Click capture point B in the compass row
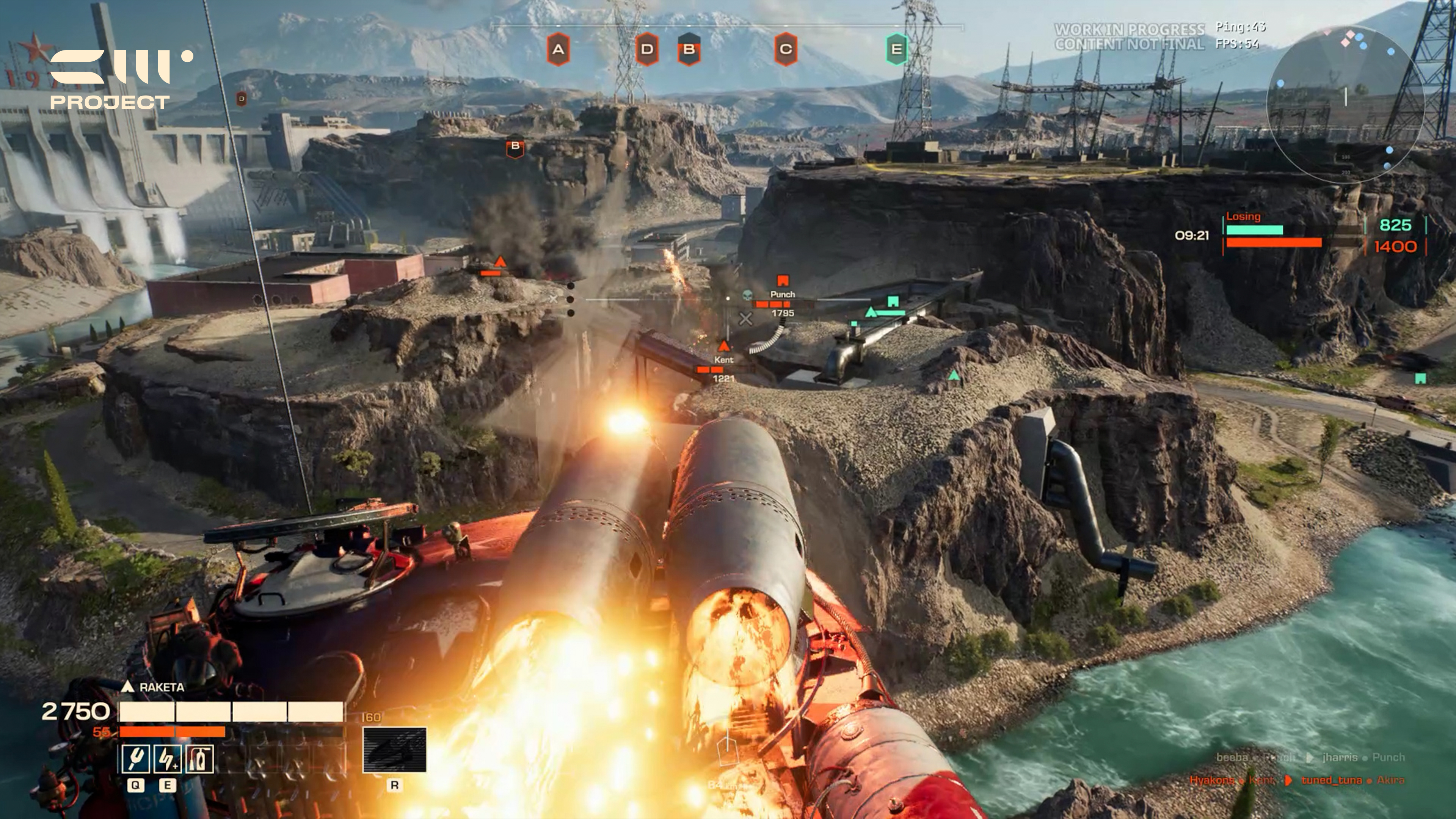Viewport: 1456px width, 819px height. point(689,49)
